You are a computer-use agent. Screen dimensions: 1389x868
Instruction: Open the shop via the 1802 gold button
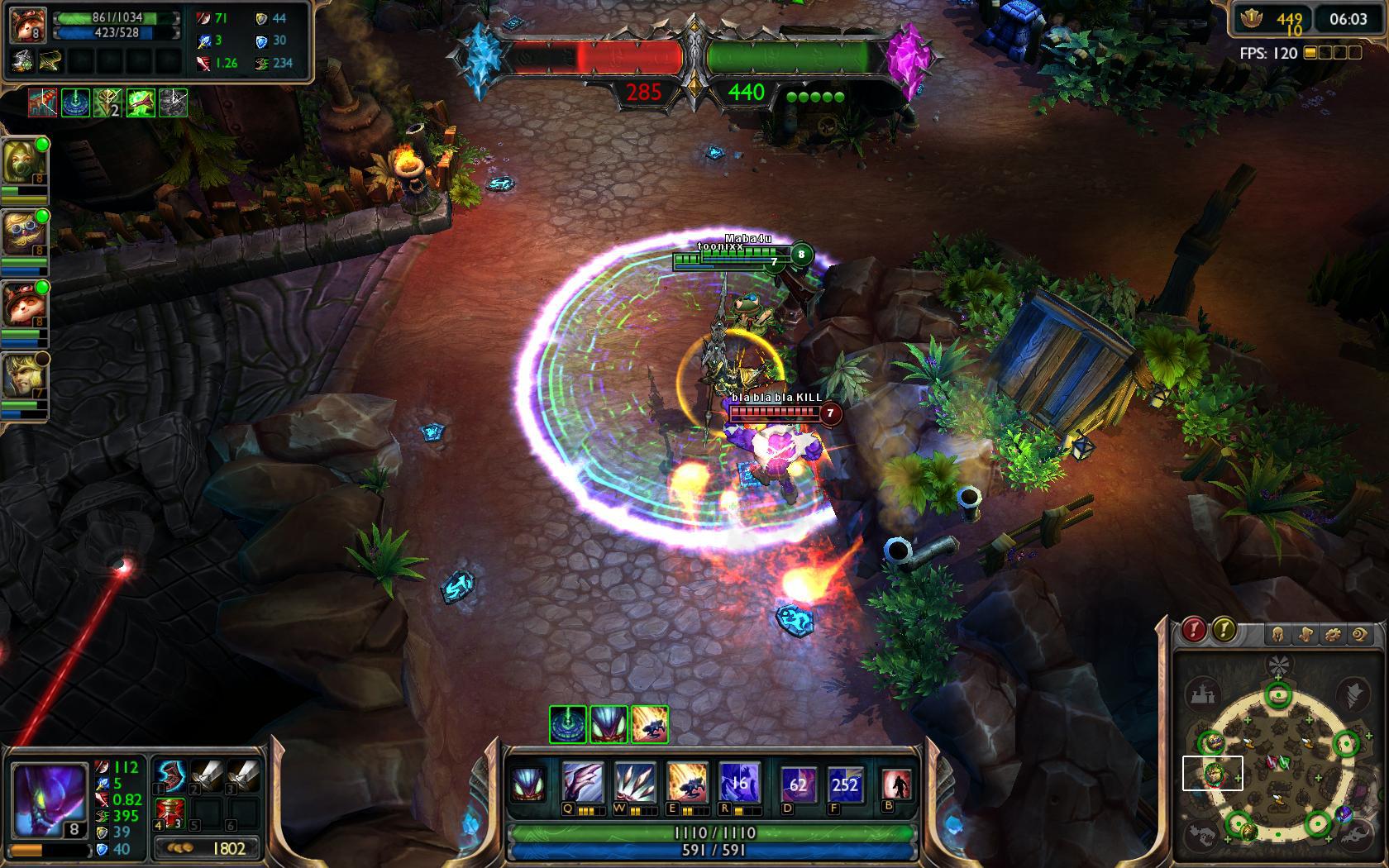(208, 848)
